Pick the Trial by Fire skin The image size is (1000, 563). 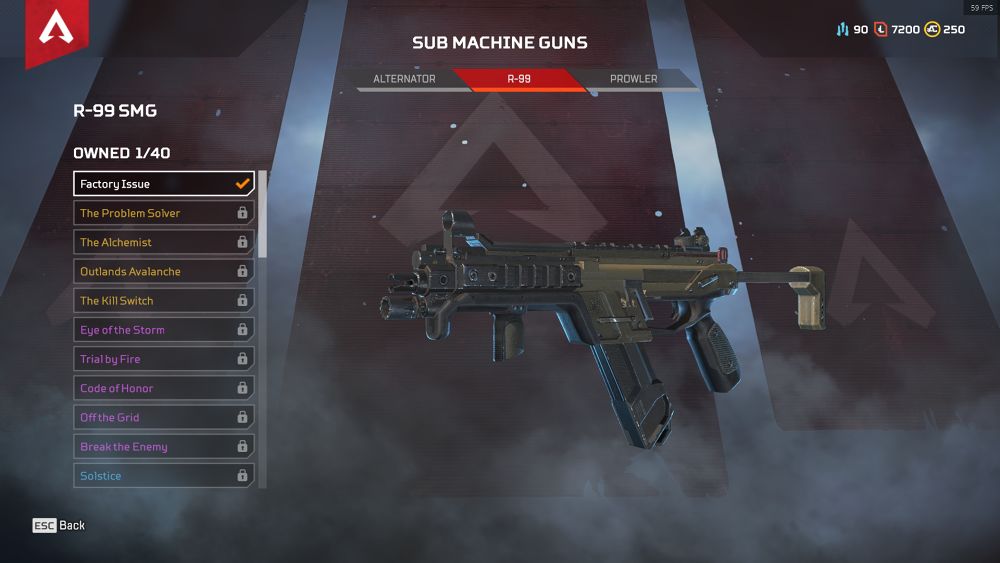[164, 359]
